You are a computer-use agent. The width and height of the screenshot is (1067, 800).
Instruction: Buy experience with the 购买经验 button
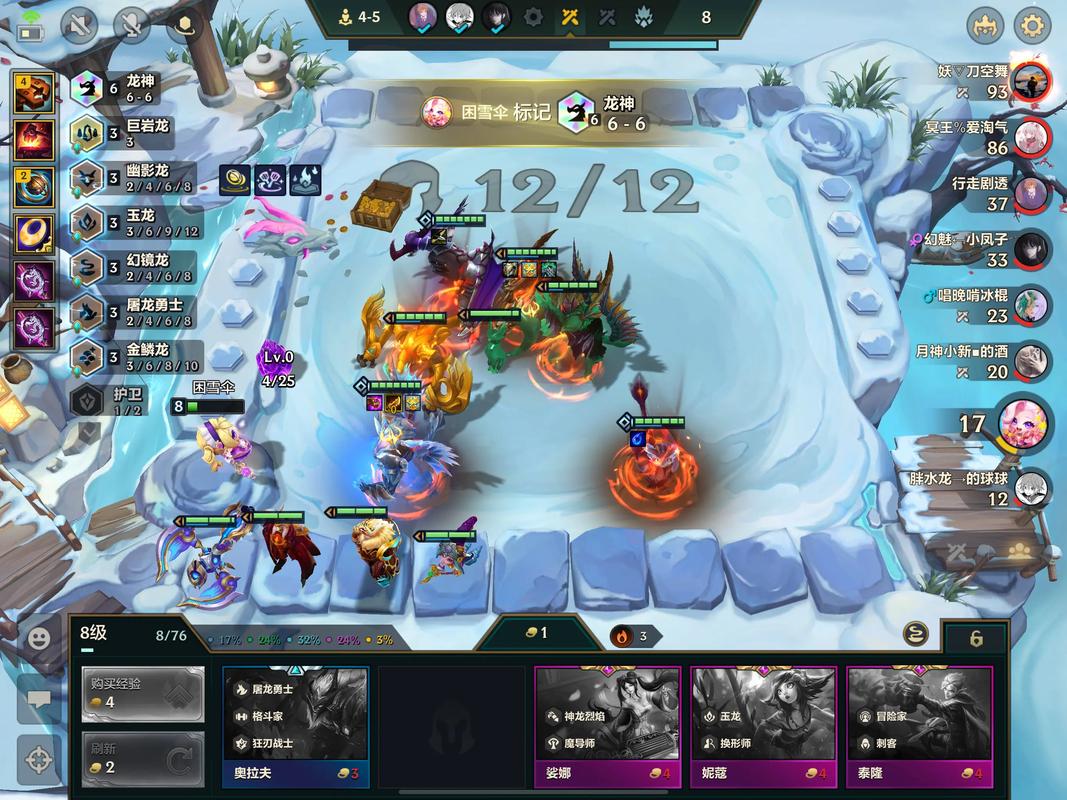143,693
